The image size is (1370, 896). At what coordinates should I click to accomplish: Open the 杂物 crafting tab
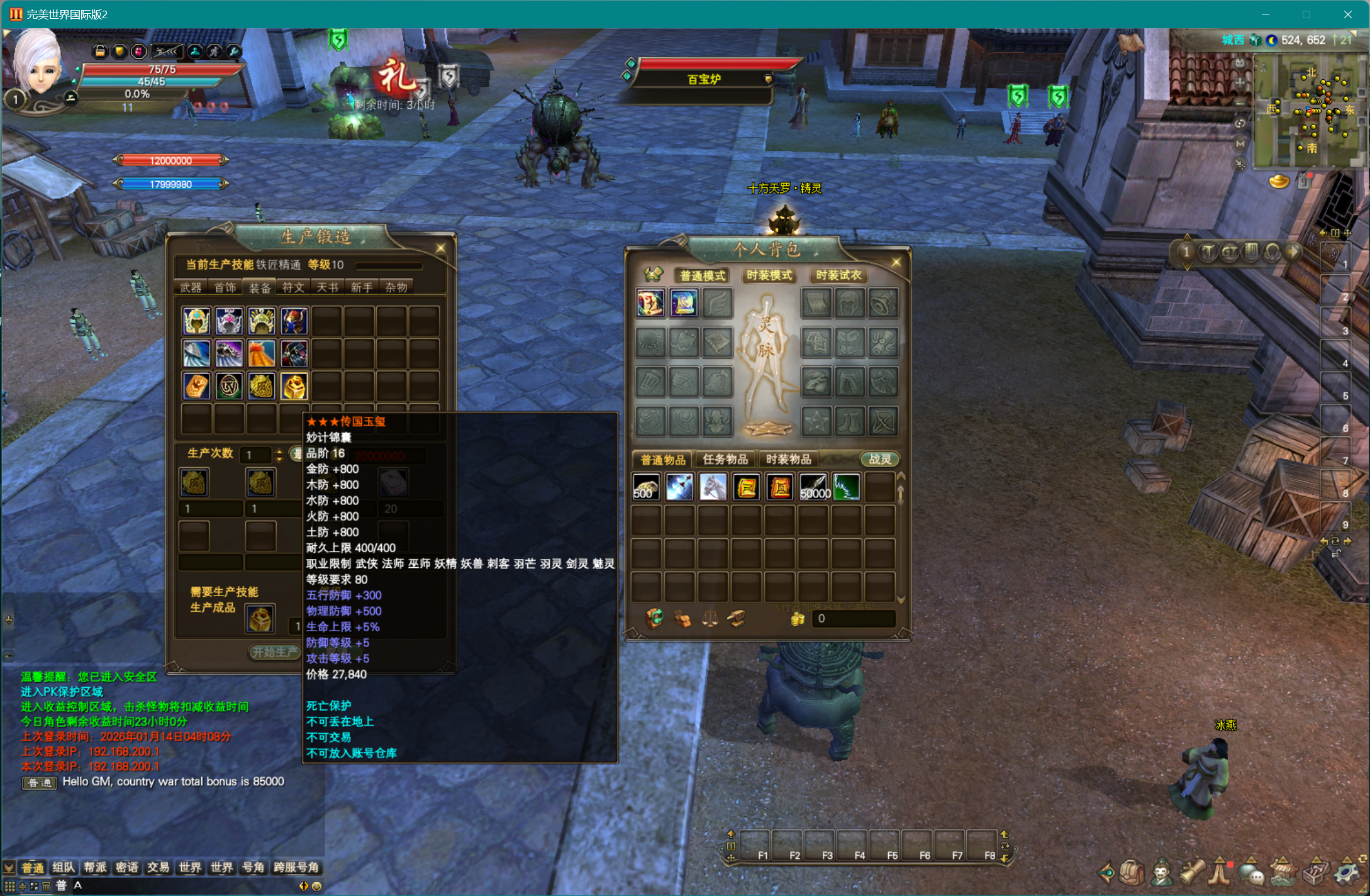tap(396, 287)
